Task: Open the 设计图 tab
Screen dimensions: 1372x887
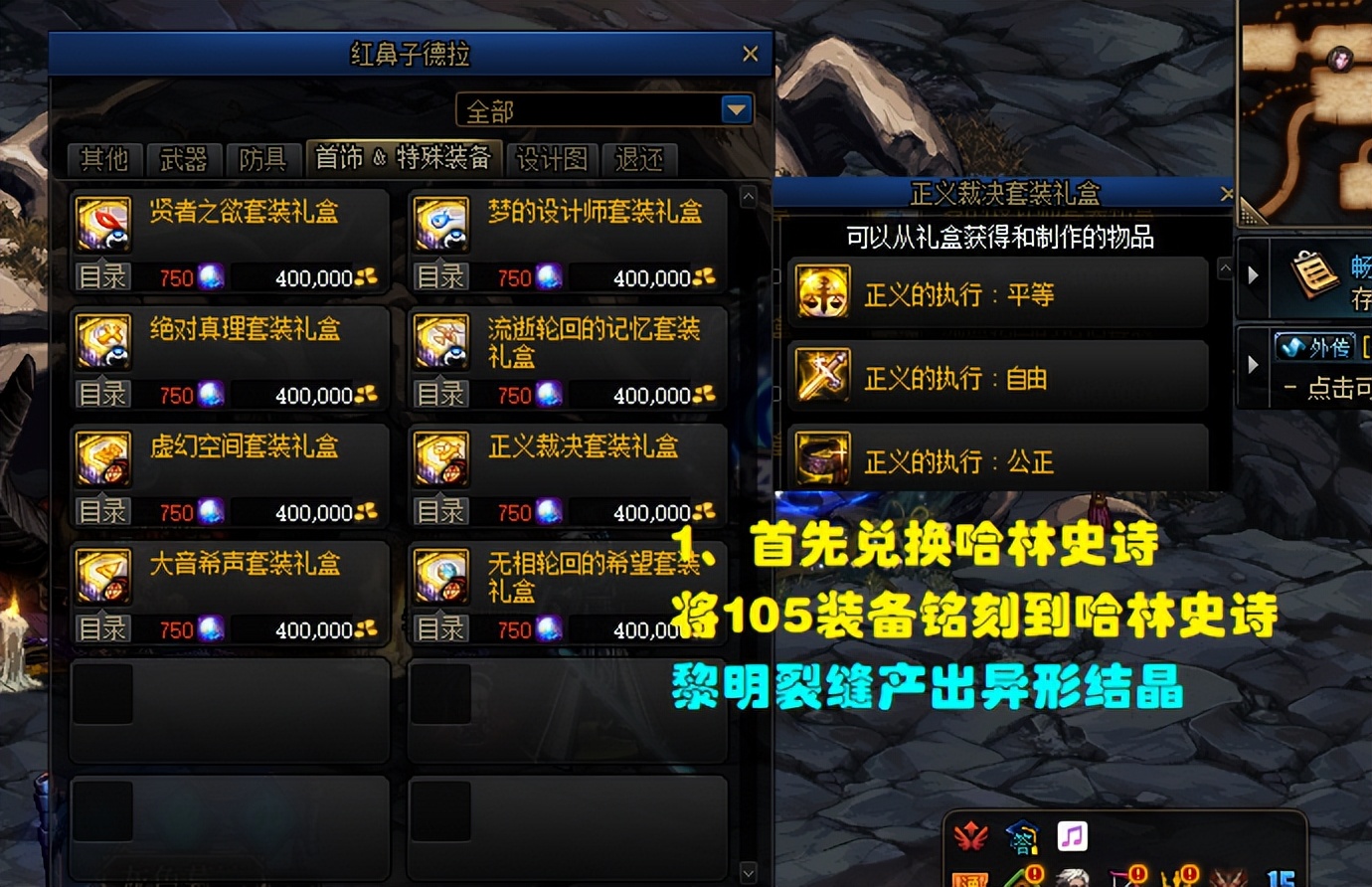Action: coord(551,159)
